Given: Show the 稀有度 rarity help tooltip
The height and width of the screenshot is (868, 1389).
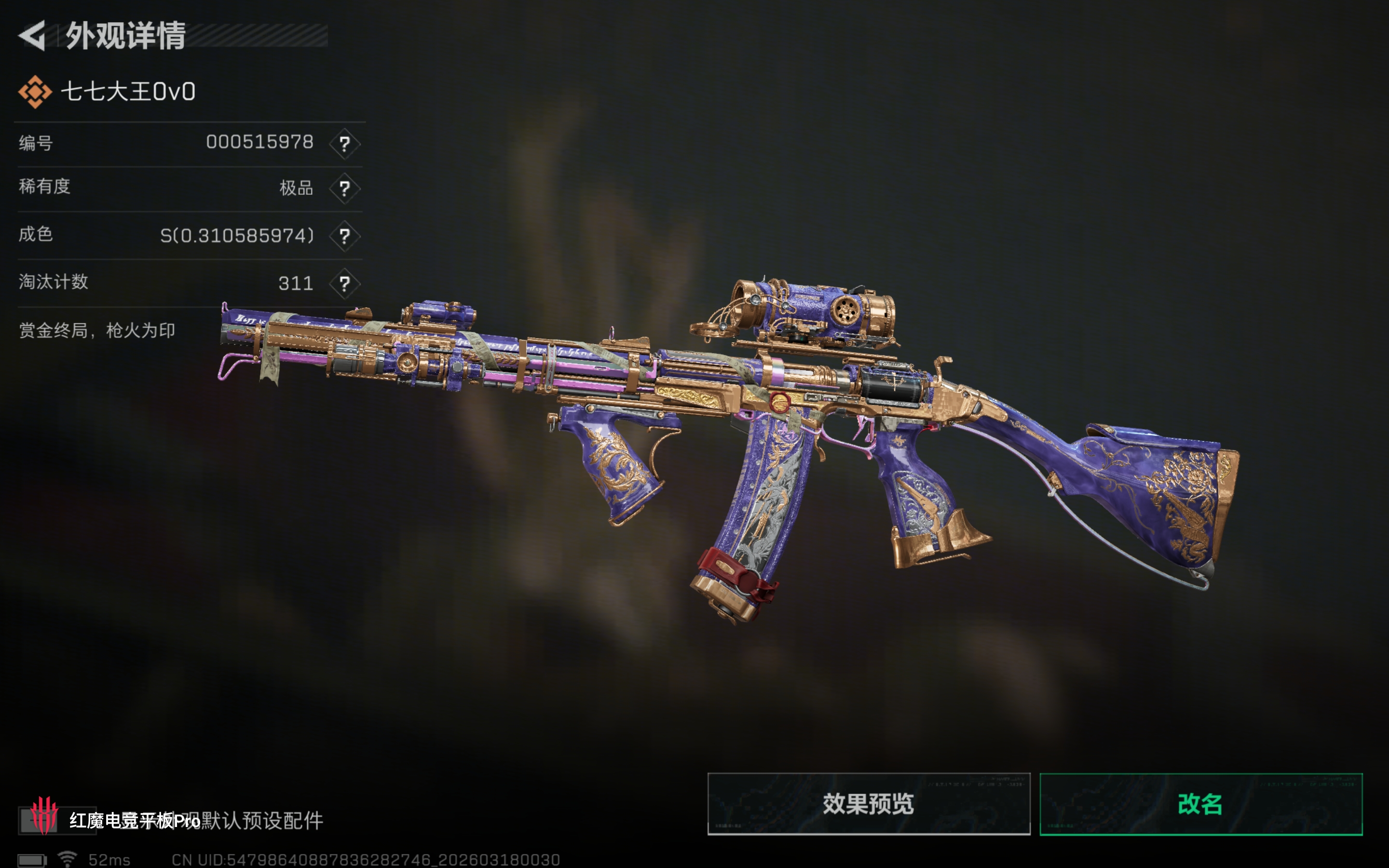Looking at the screenshot, I should click(x=344, y=188).
